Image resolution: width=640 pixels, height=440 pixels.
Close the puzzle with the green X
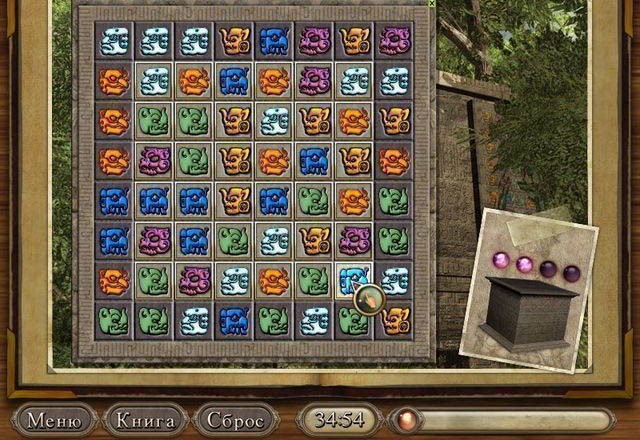[431, 4]
